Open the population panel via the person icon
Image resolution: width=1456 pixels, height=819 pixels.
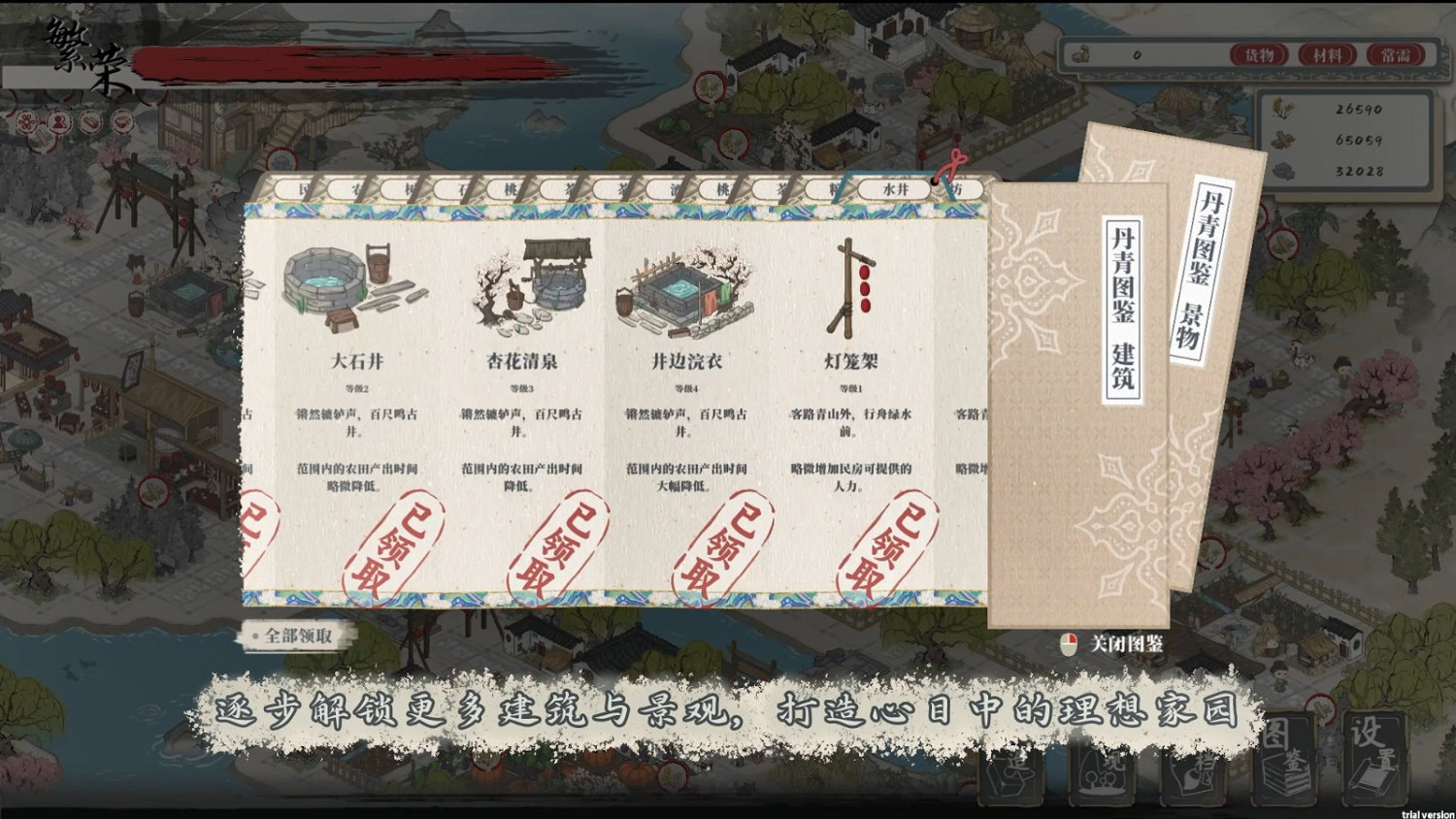click(58, 121)
